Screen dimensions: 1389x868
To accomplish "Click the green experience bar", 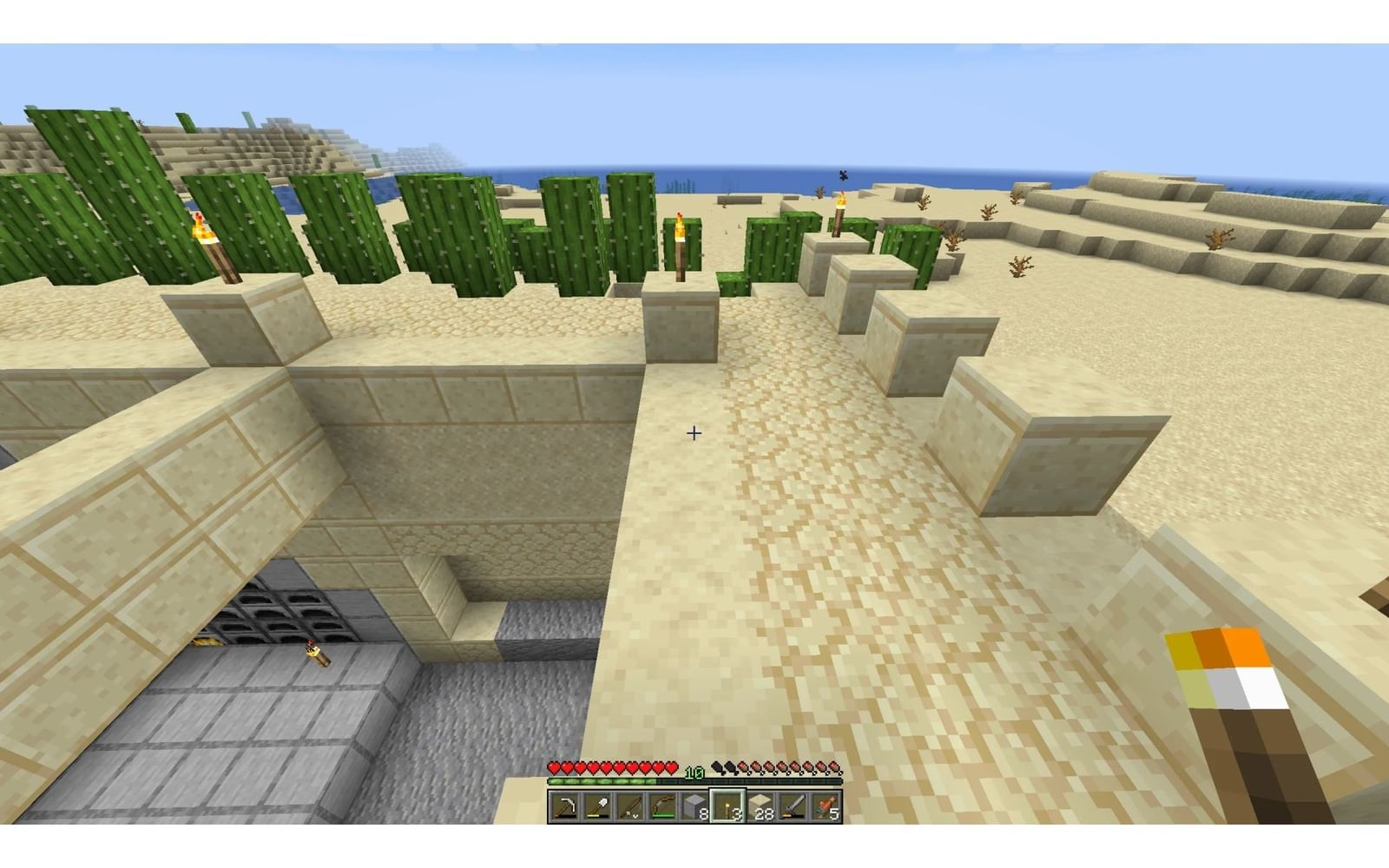I will [x=596, y=780].
